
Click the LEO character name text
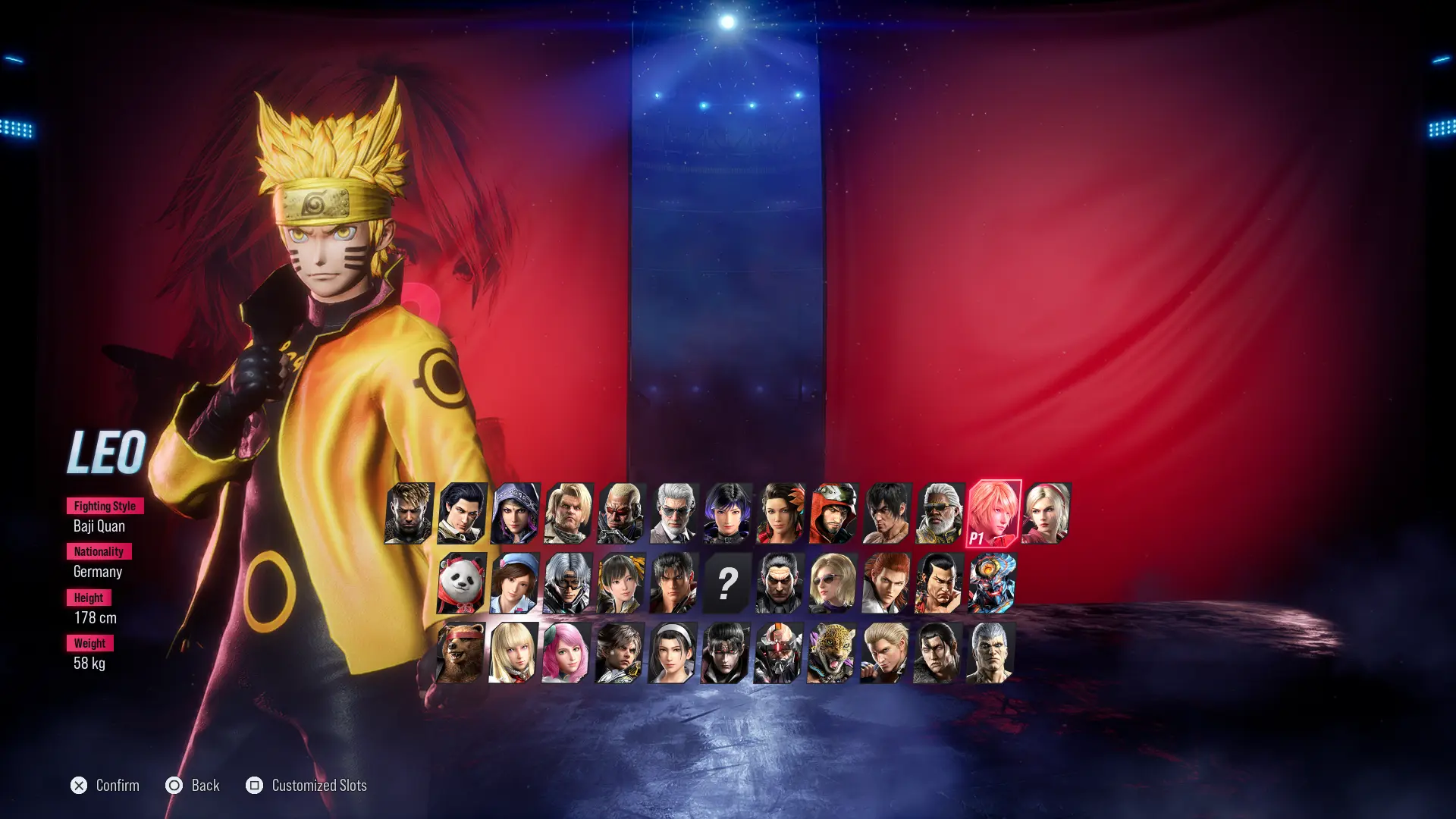pyautogui.click(x=106, y=453)
